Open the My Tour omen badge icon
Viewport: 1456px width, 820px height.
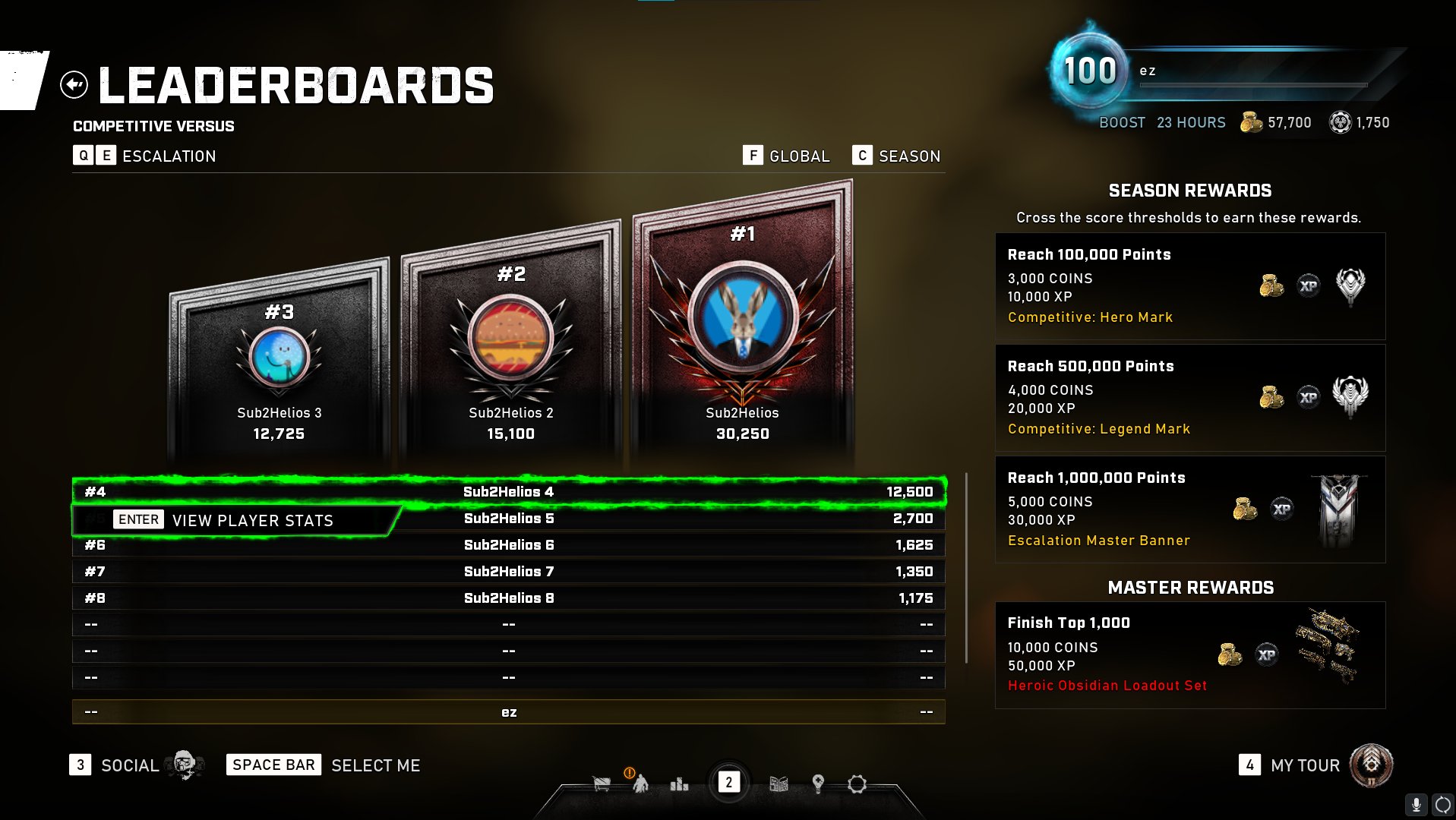(1373, 765)
